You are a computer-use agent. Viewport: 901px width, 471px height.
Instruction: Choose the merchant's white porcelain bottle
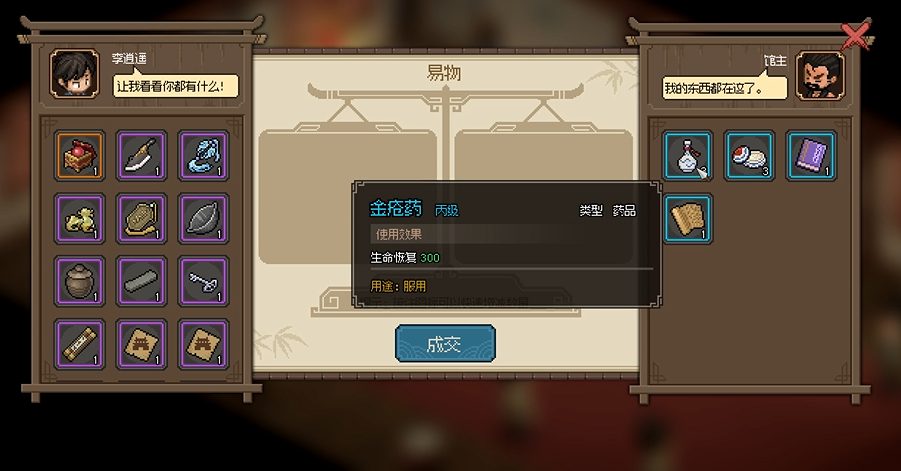[688, 155]
